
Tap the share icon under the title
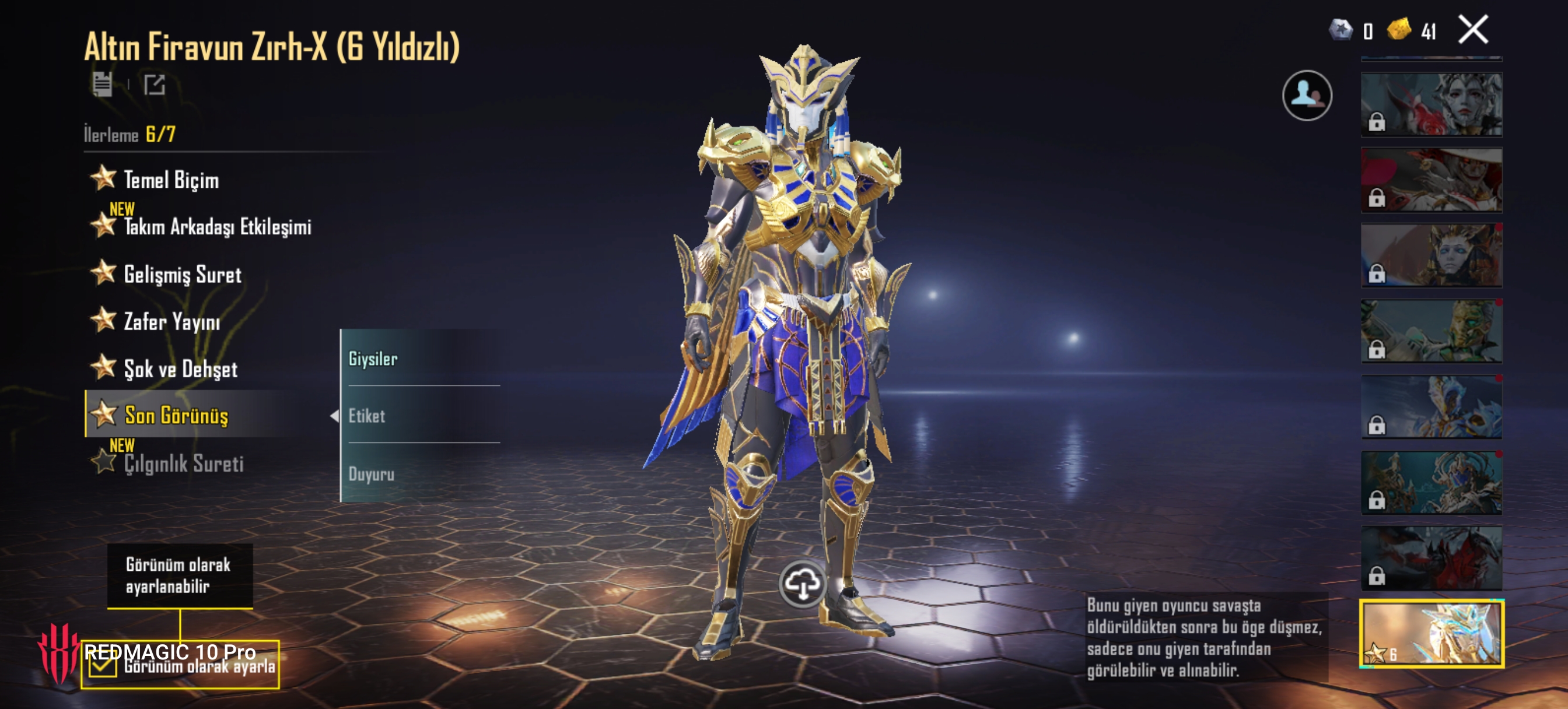(x=155, y=85)
